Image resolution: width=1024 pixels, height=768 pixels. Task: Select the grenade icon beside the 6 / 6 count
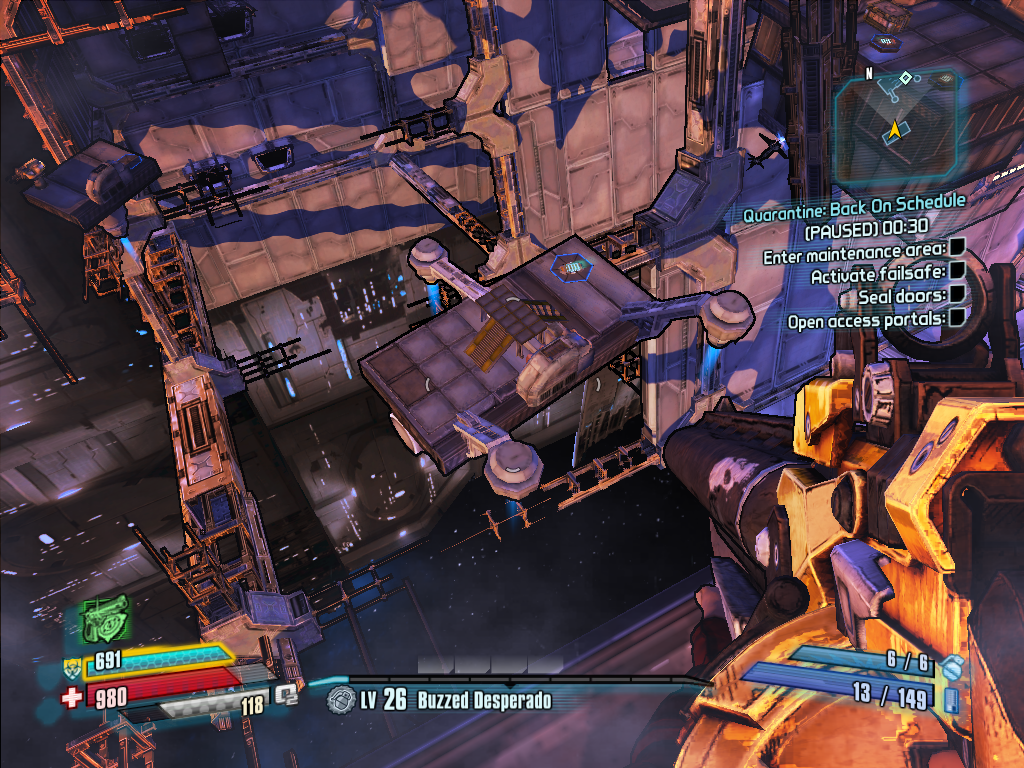point(952,666)
